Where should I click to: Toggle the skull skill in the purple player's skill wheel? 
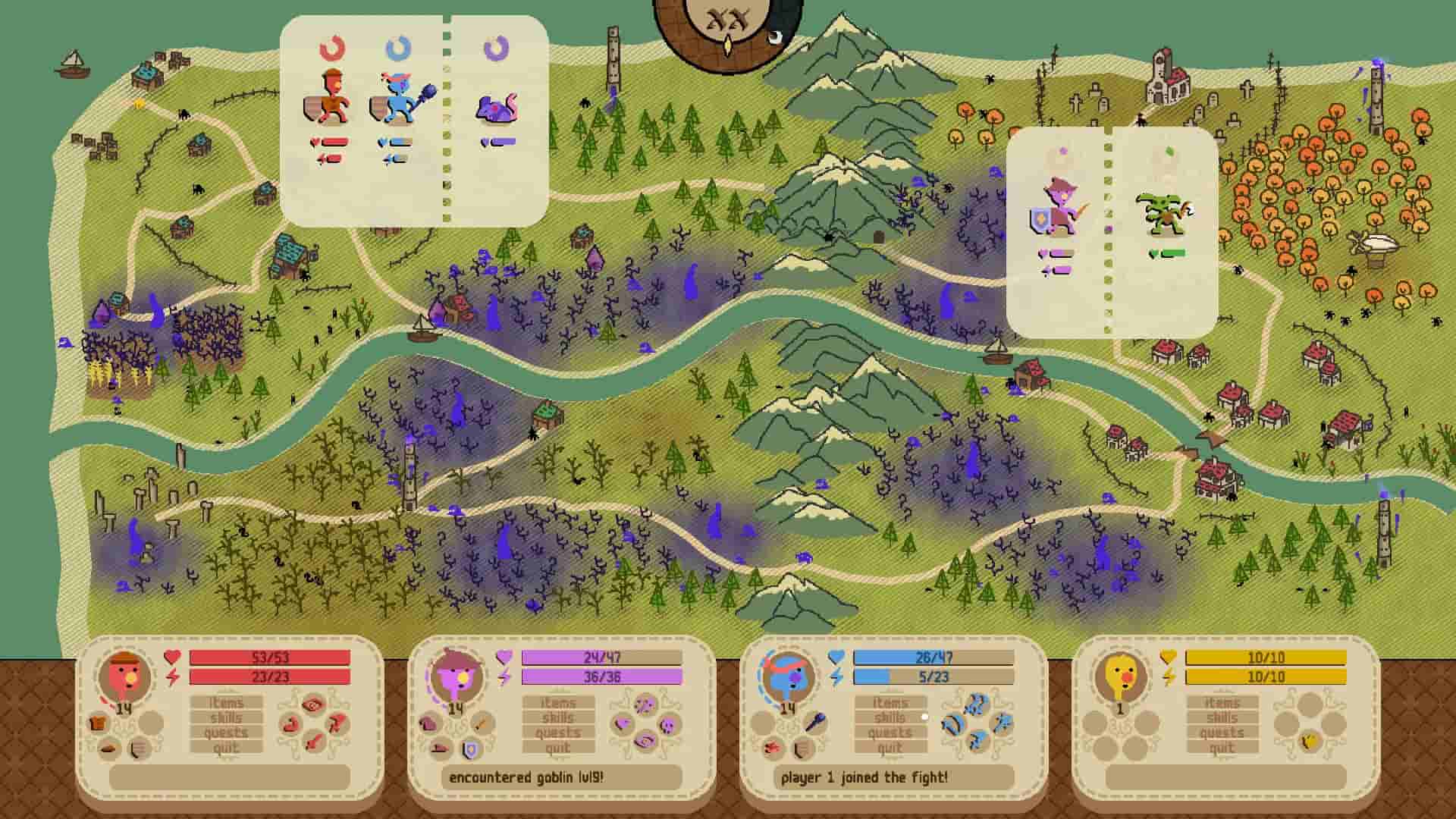point(668,726)
